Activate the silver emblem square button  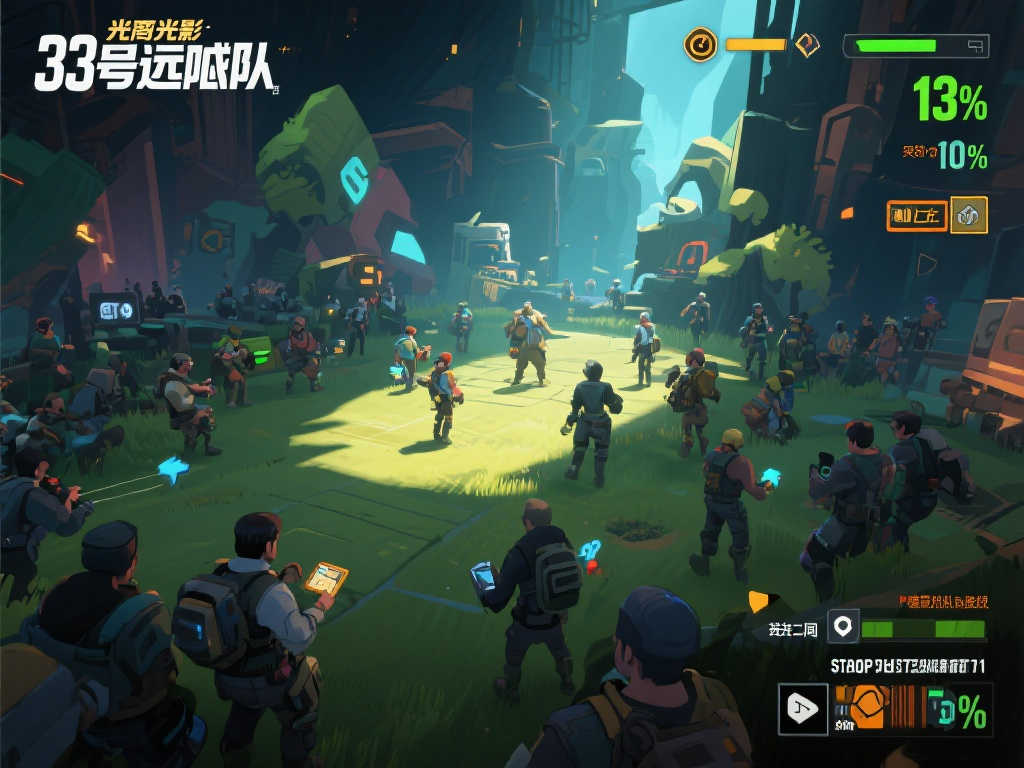968,214
